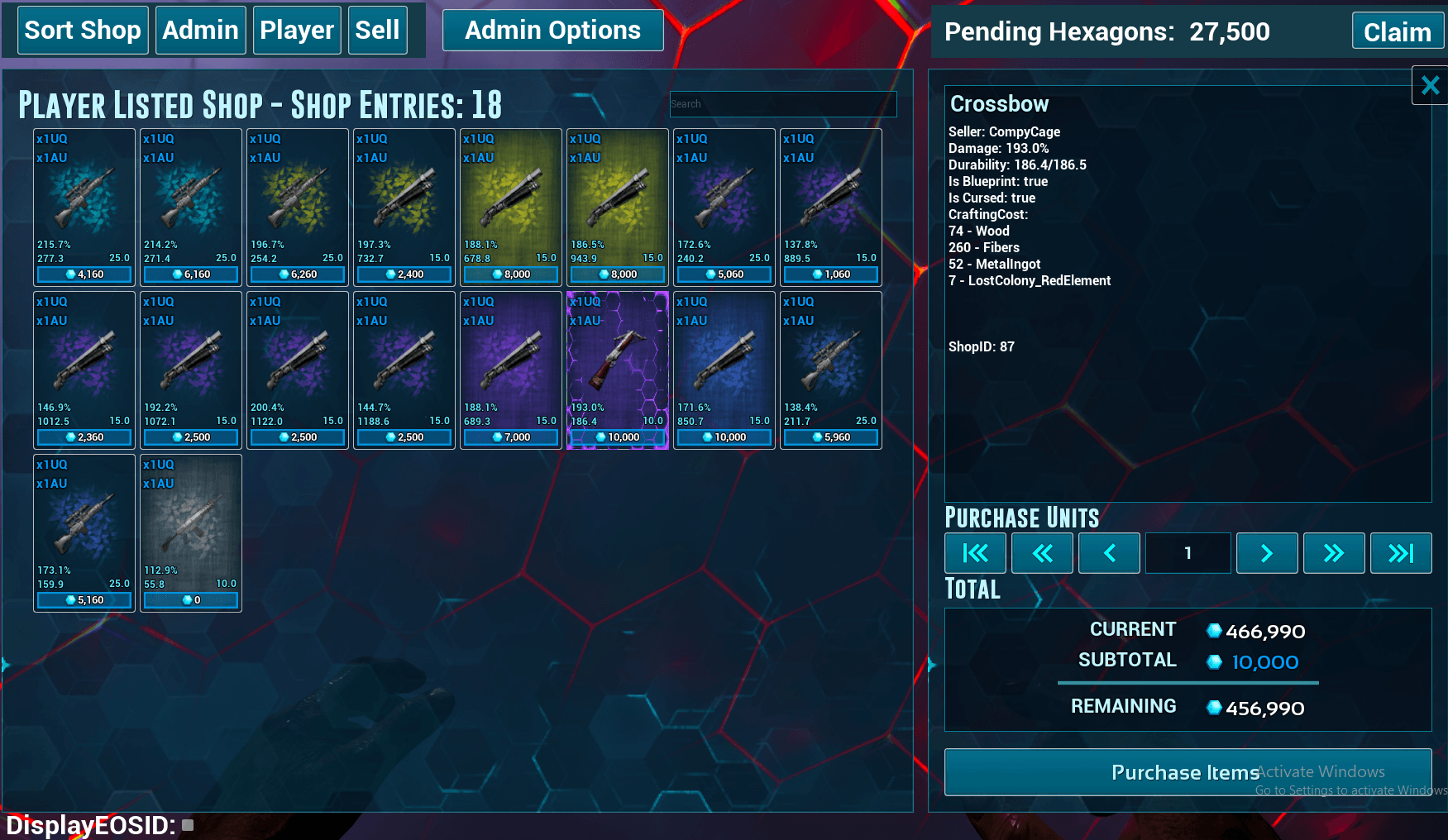
Task: Select the 7,000 hexagon shotgun listing
Action: click(511, 370)
